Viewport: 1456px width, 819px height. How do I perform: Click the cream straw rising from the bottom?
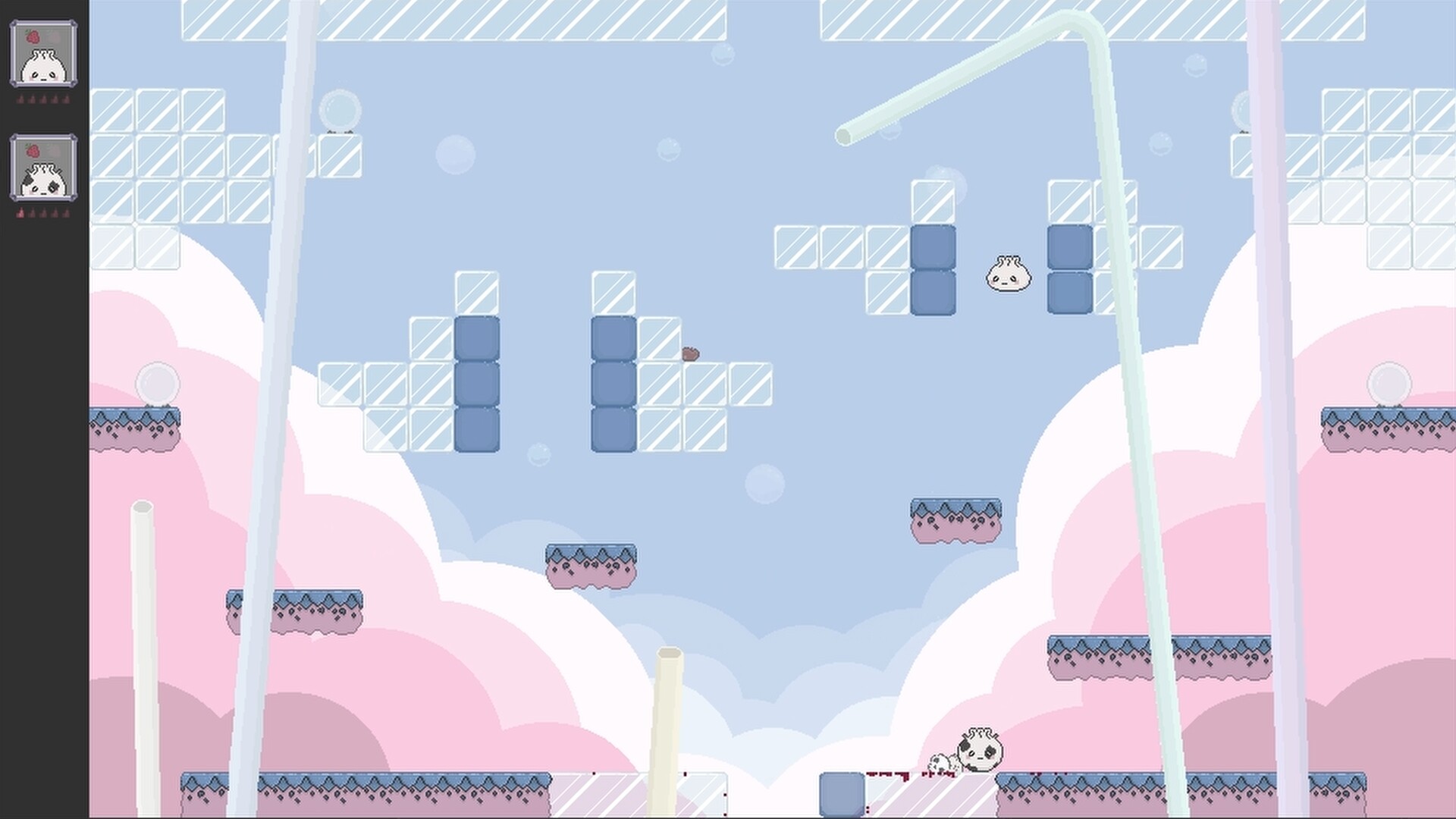tap(667, 728)
